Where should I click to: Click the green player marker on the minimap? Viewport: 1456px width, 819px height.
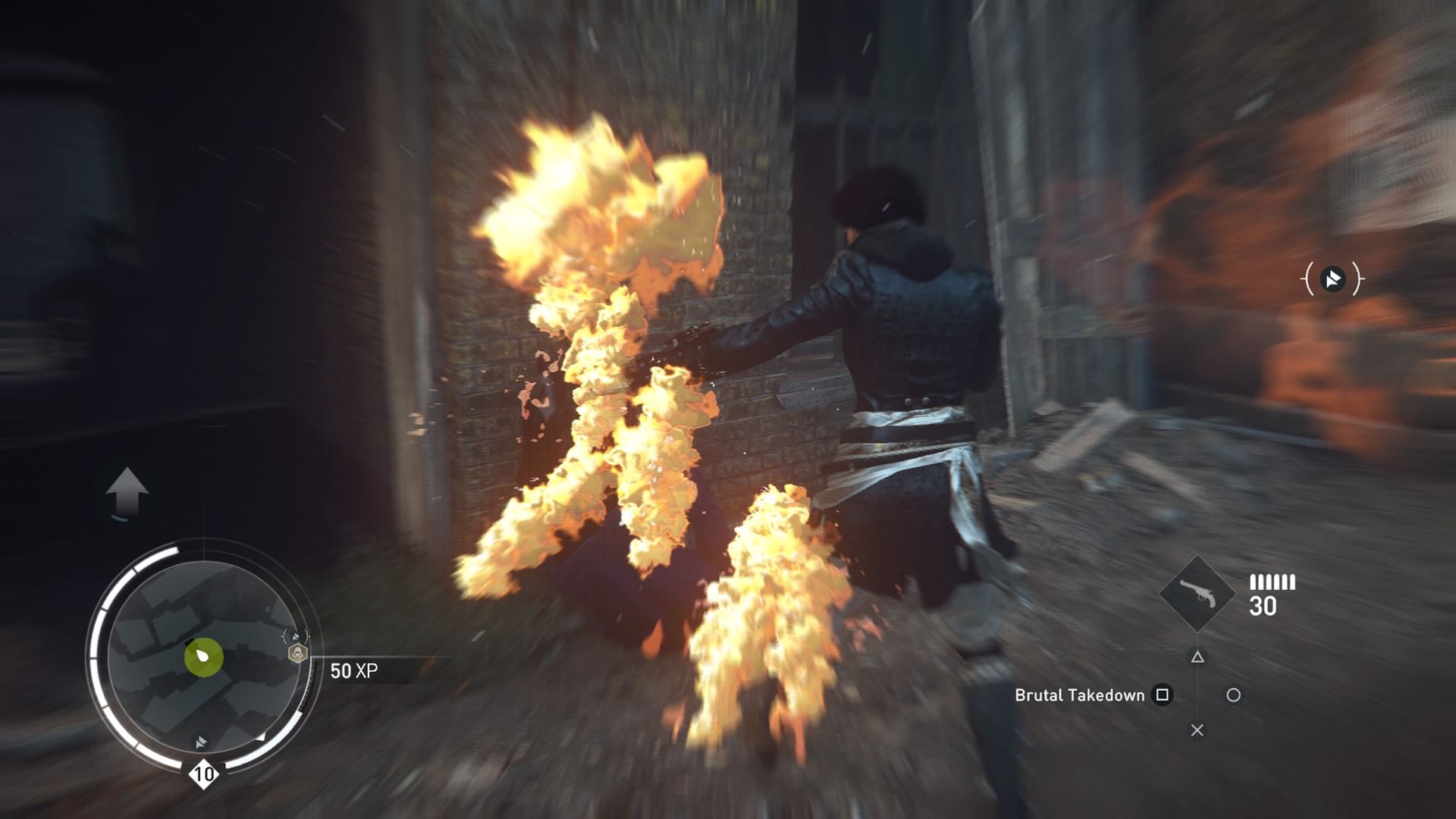pos(203,656)
